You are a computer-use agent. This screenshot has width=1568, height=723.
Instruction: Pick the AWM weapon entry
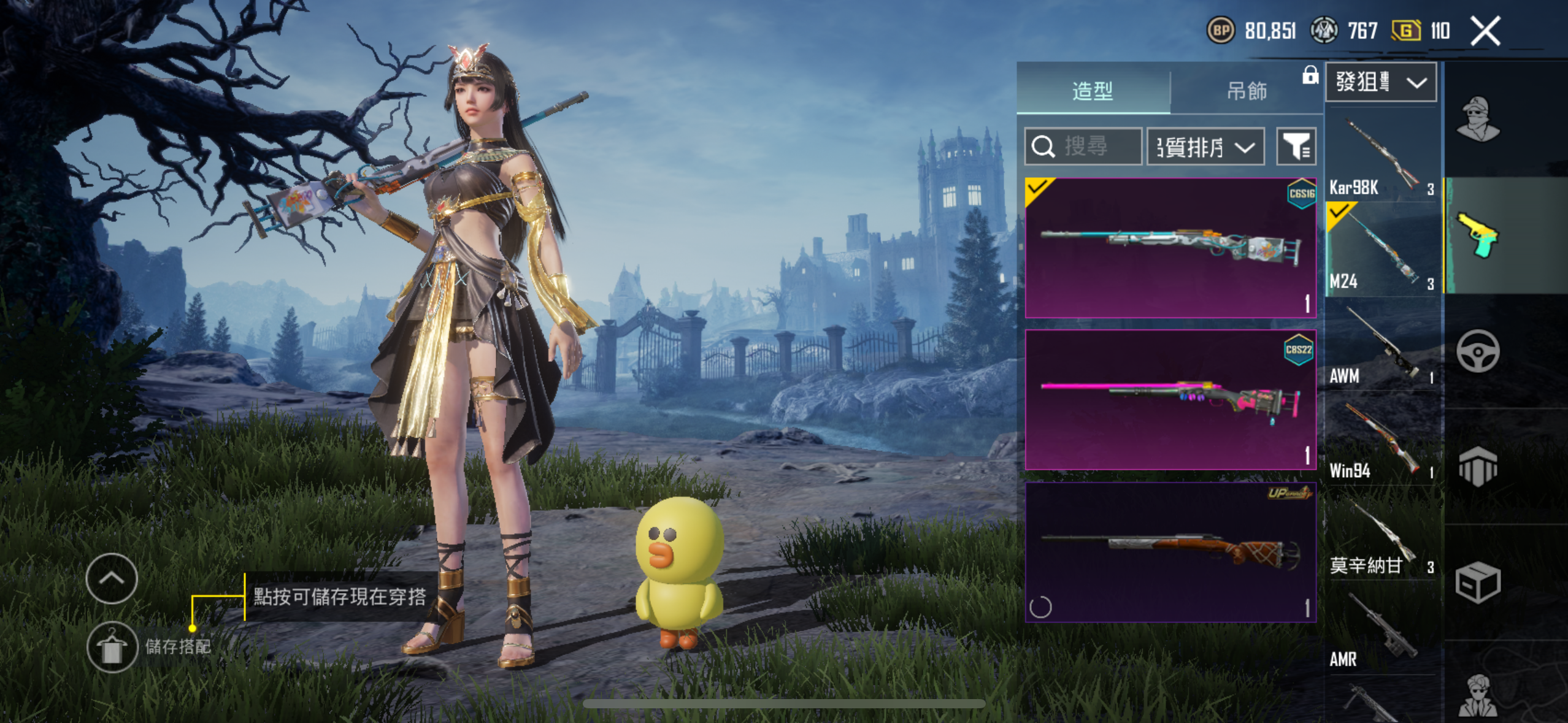[1382, 345]
